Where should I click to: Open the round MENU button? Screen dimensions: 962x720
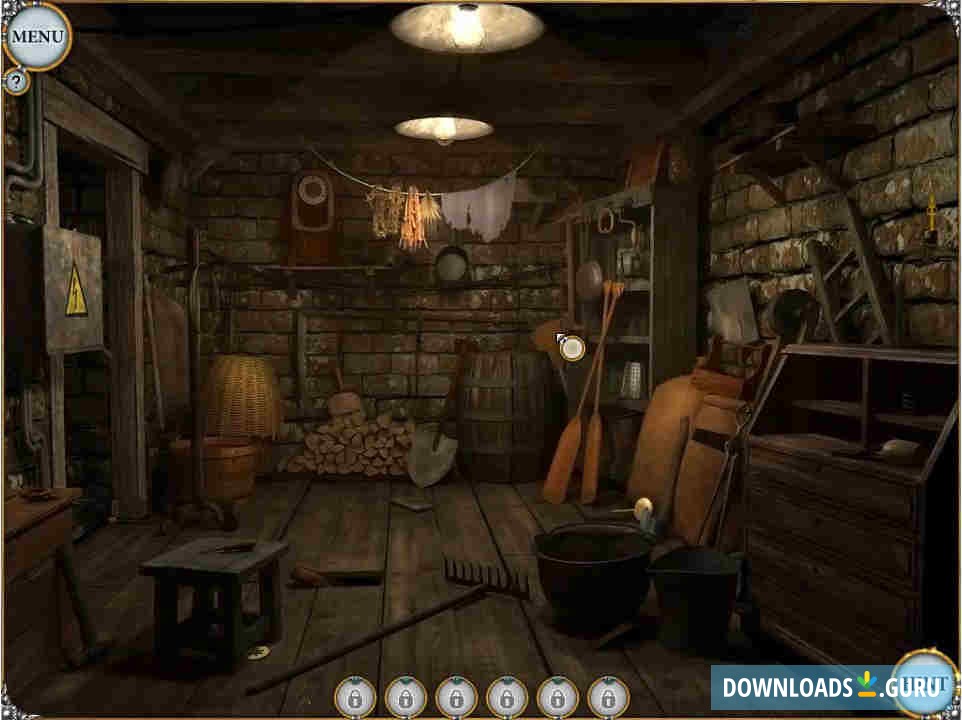point(37,37)
